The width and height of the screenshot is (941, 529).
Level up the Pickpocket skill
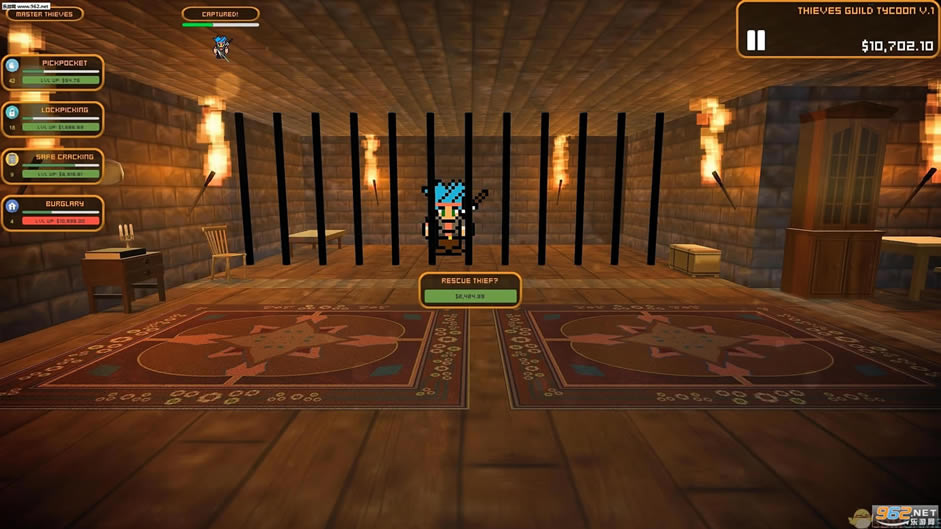60,80
